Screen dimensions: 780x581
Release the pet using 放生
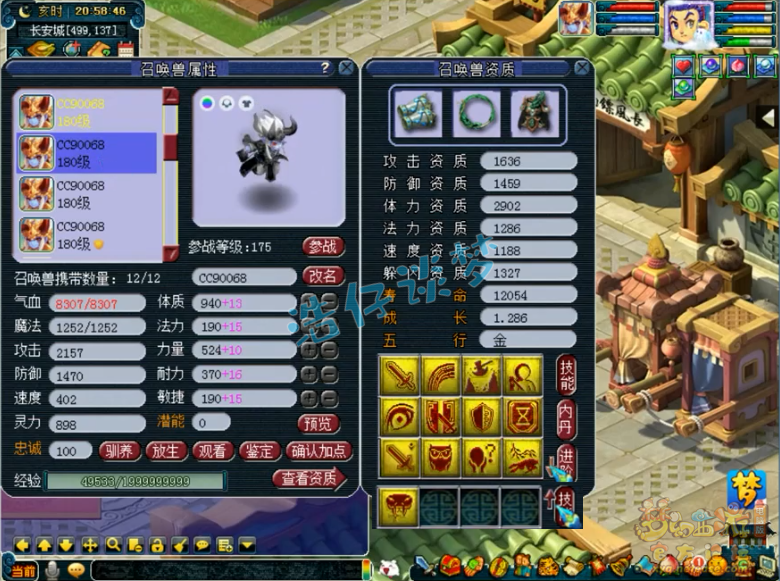point(166,451)
